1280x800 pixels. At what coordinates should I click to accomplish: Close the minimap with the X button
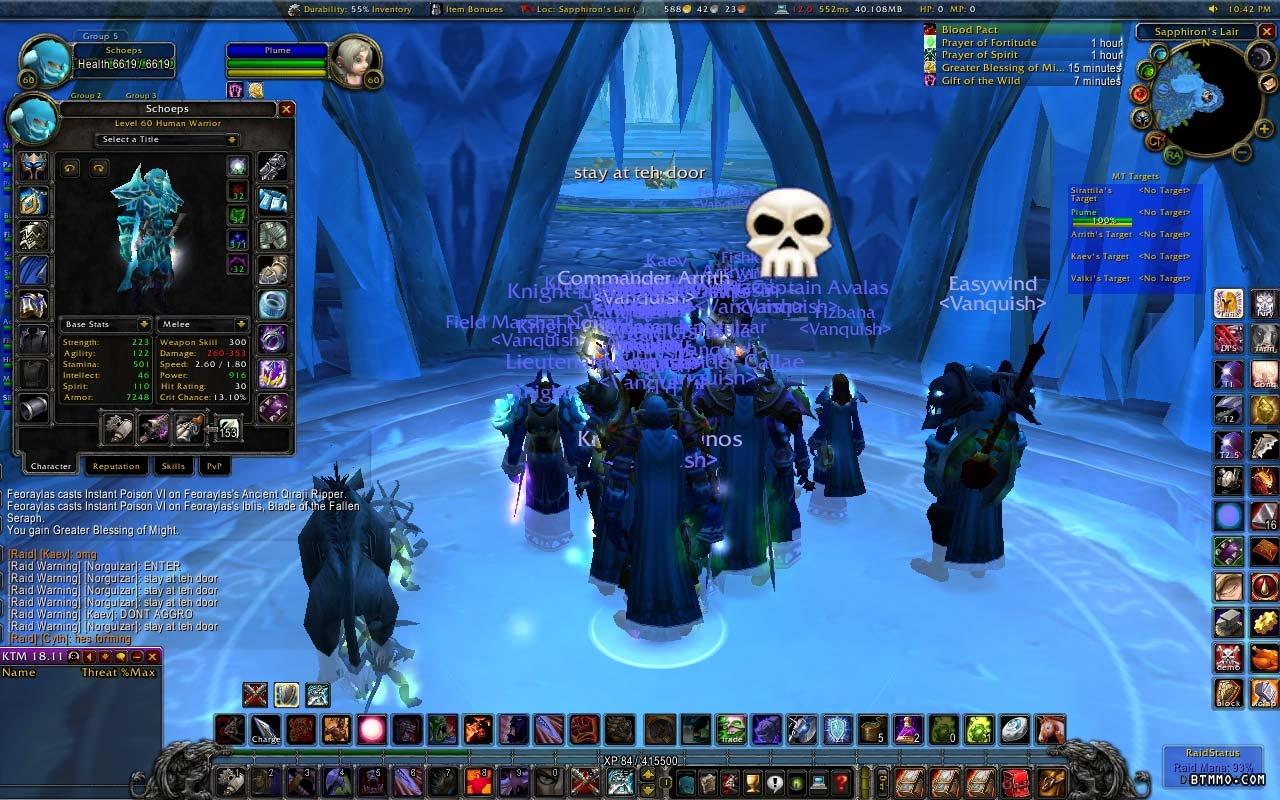pos(1269,32)
